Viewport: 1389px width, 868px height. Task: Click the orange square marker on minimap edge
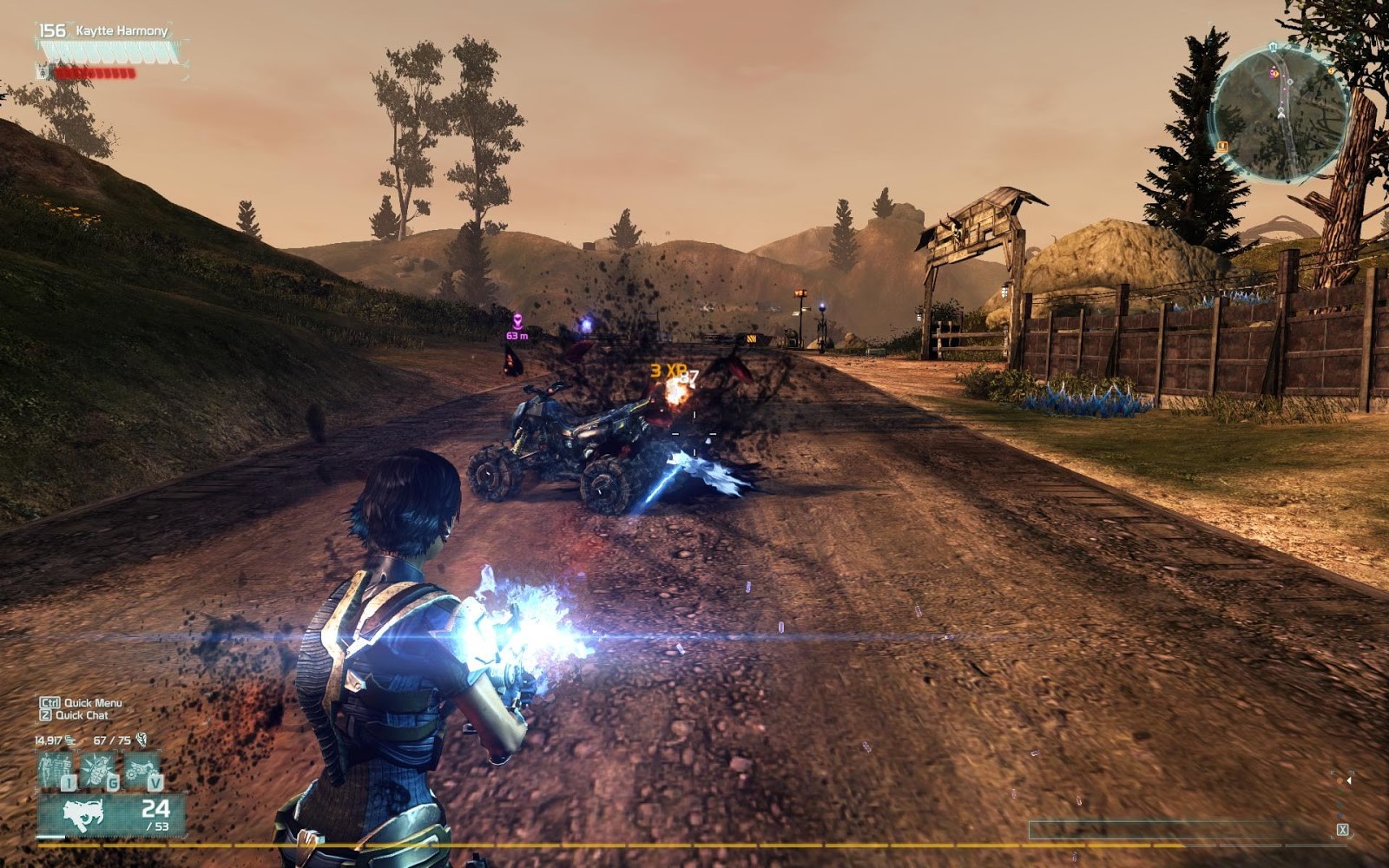[x=1222, y=146]
